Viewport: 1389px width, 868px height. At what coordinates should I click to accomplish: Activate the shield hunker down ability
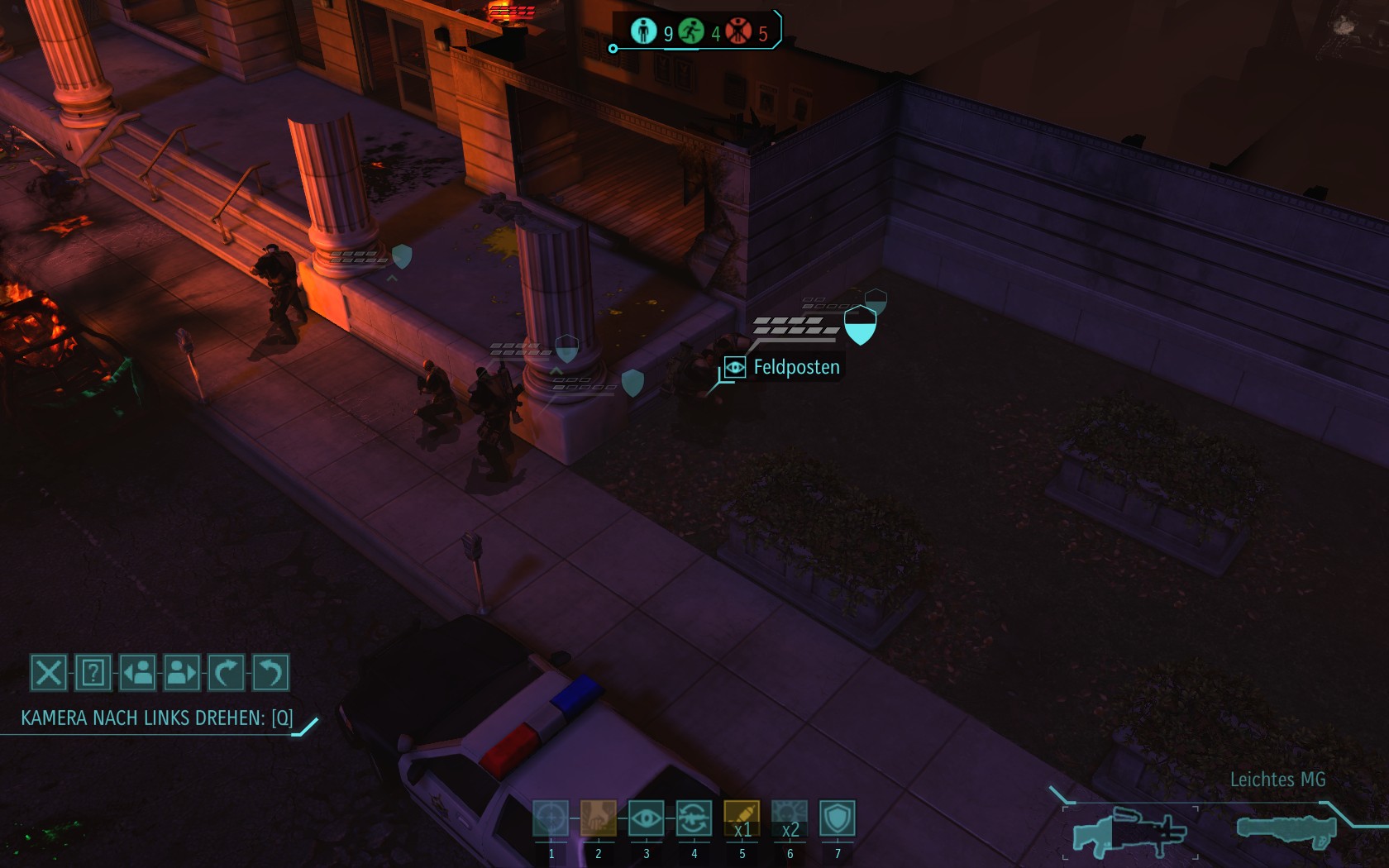coord(838,818)
